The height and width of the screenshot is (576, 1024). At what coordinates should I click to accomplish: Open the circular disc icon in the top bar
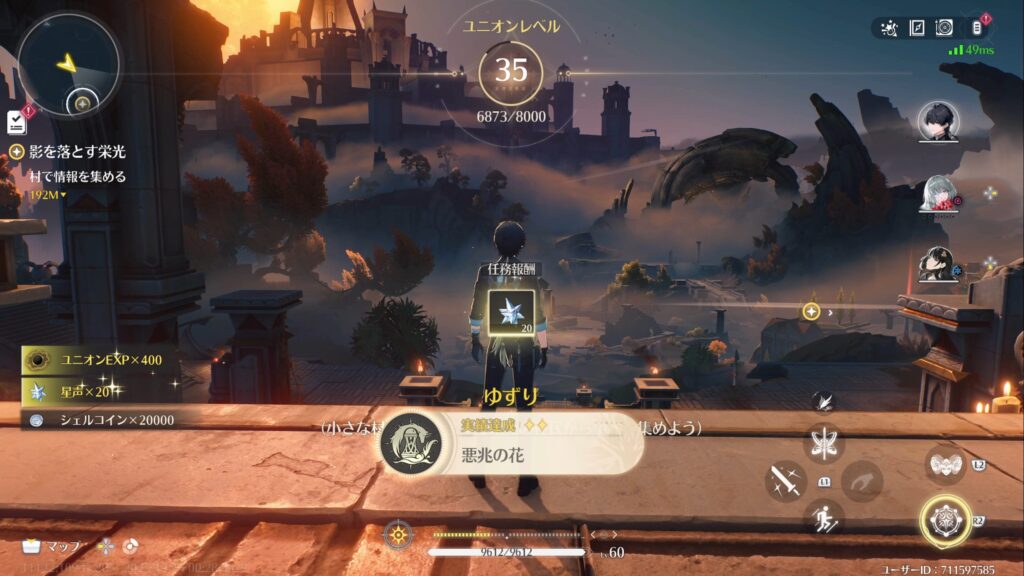944,28
